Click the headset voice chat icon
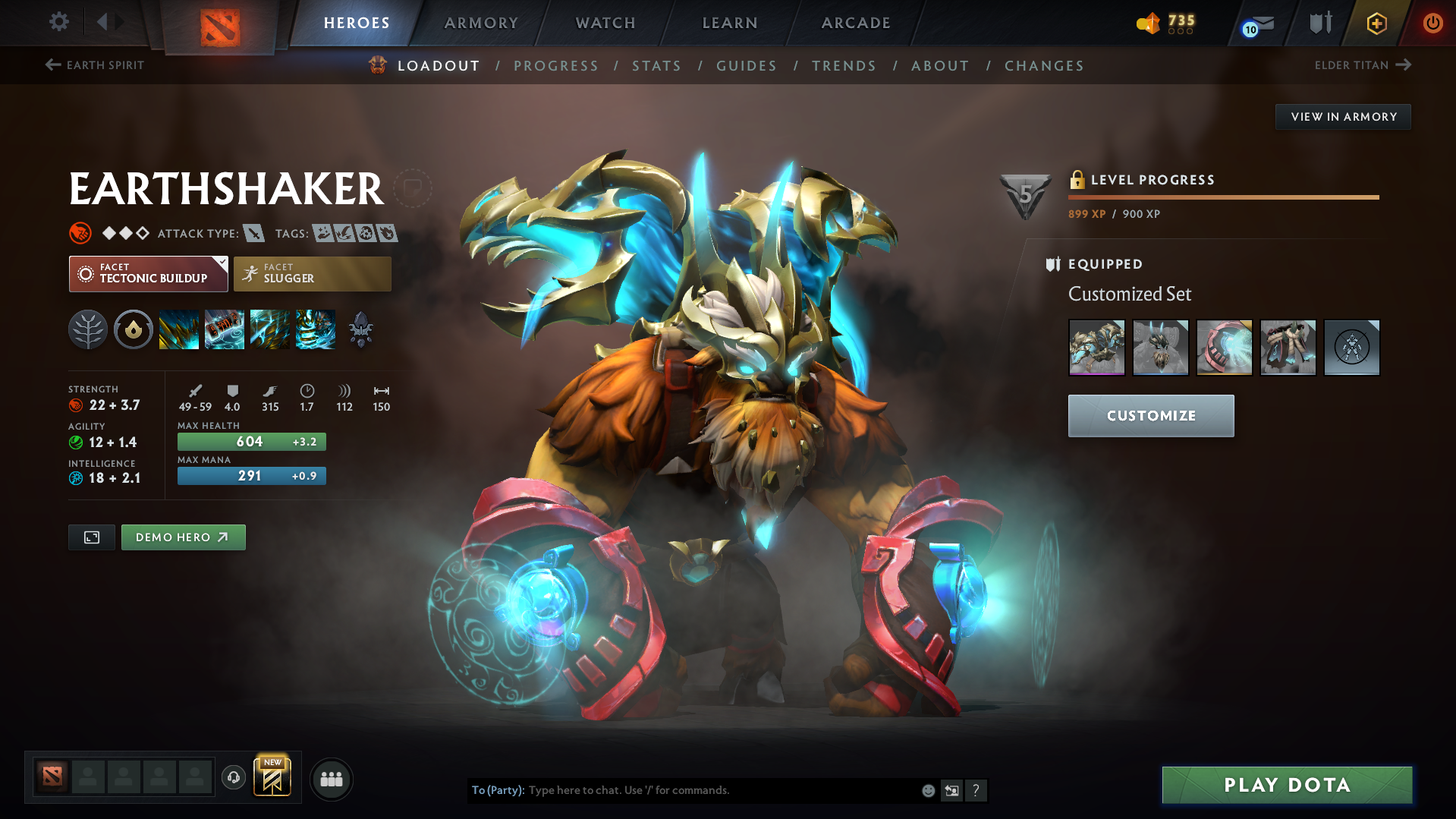1456x819 pixels. click(234, 778)
